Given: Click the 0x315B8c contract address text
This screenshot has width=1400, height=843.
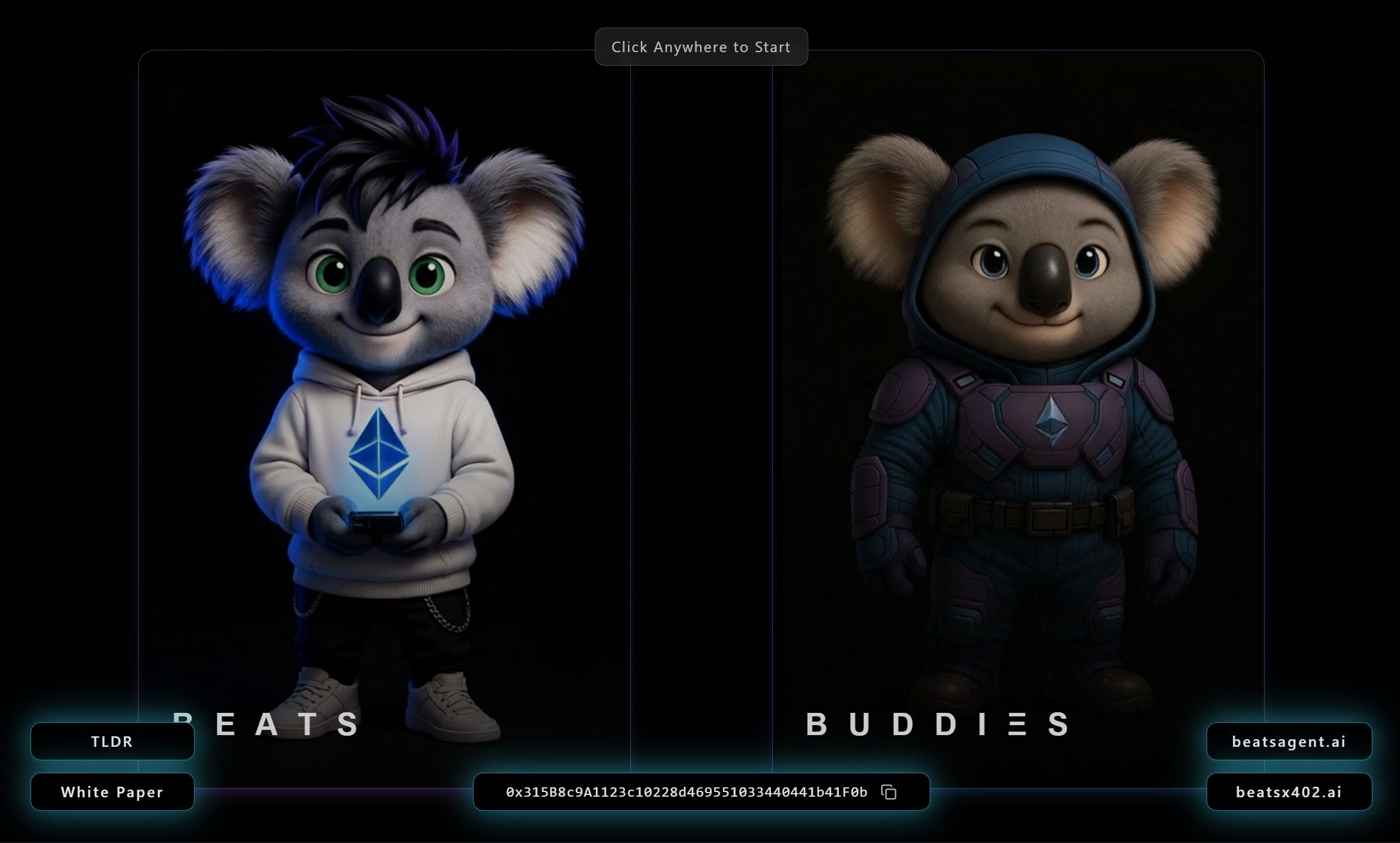Looking at the screenshot, I should 686,792.
